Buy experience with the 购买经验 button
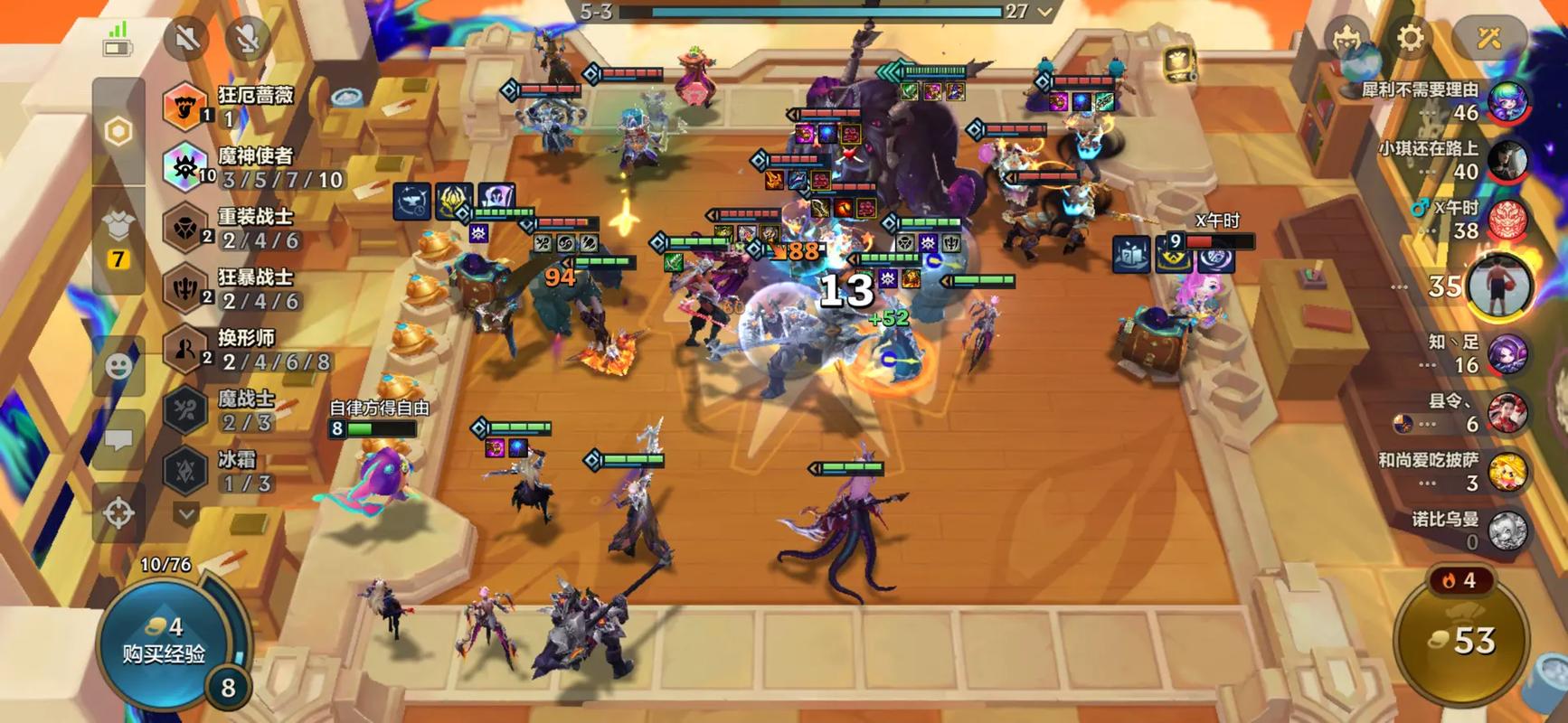 165,642
